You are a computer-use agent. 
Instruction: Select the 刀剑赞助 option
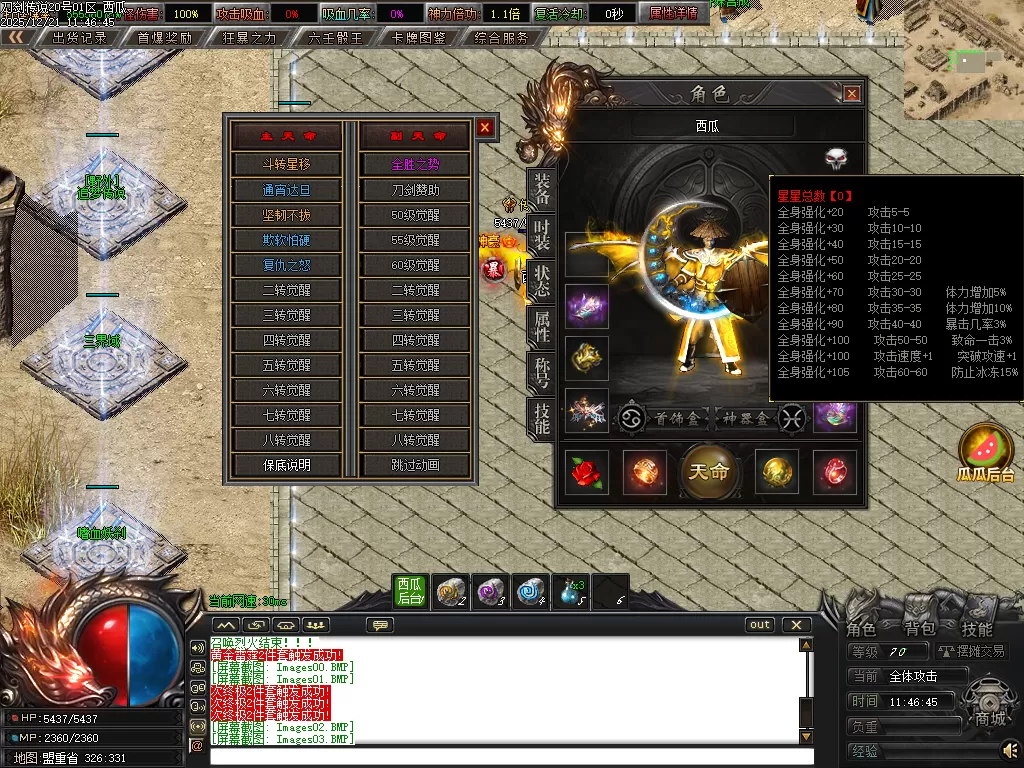tap(415, 190)
